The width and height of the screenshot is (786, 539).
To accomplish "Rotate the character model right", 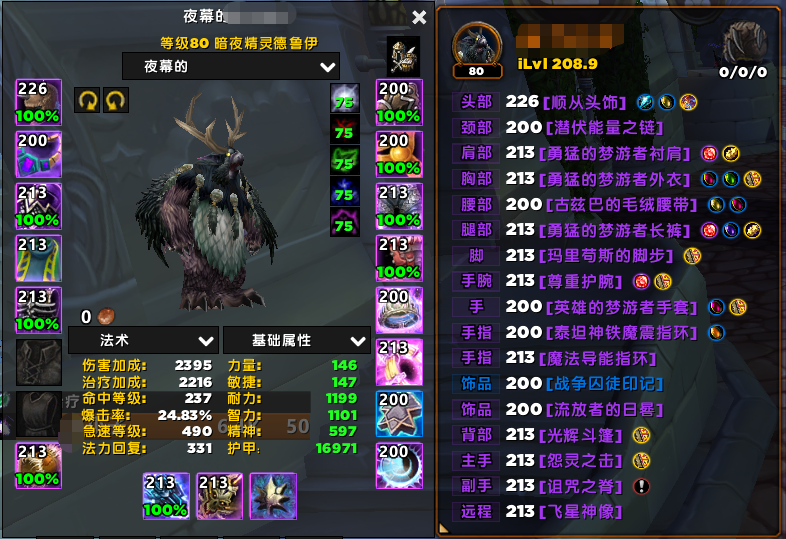I will pyautogui.click(x=116, y=99).
